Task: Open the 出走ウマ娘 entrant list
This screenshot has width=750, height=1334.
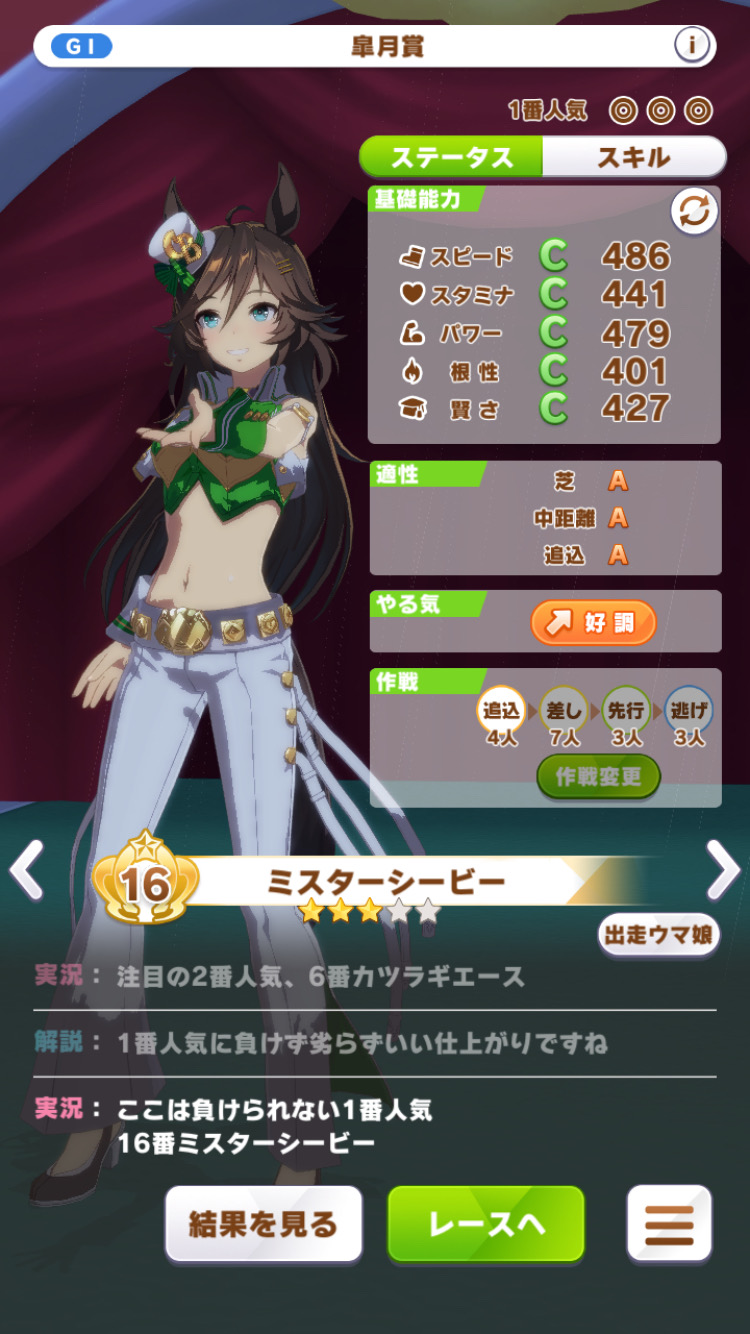Action: click(659, 935)
